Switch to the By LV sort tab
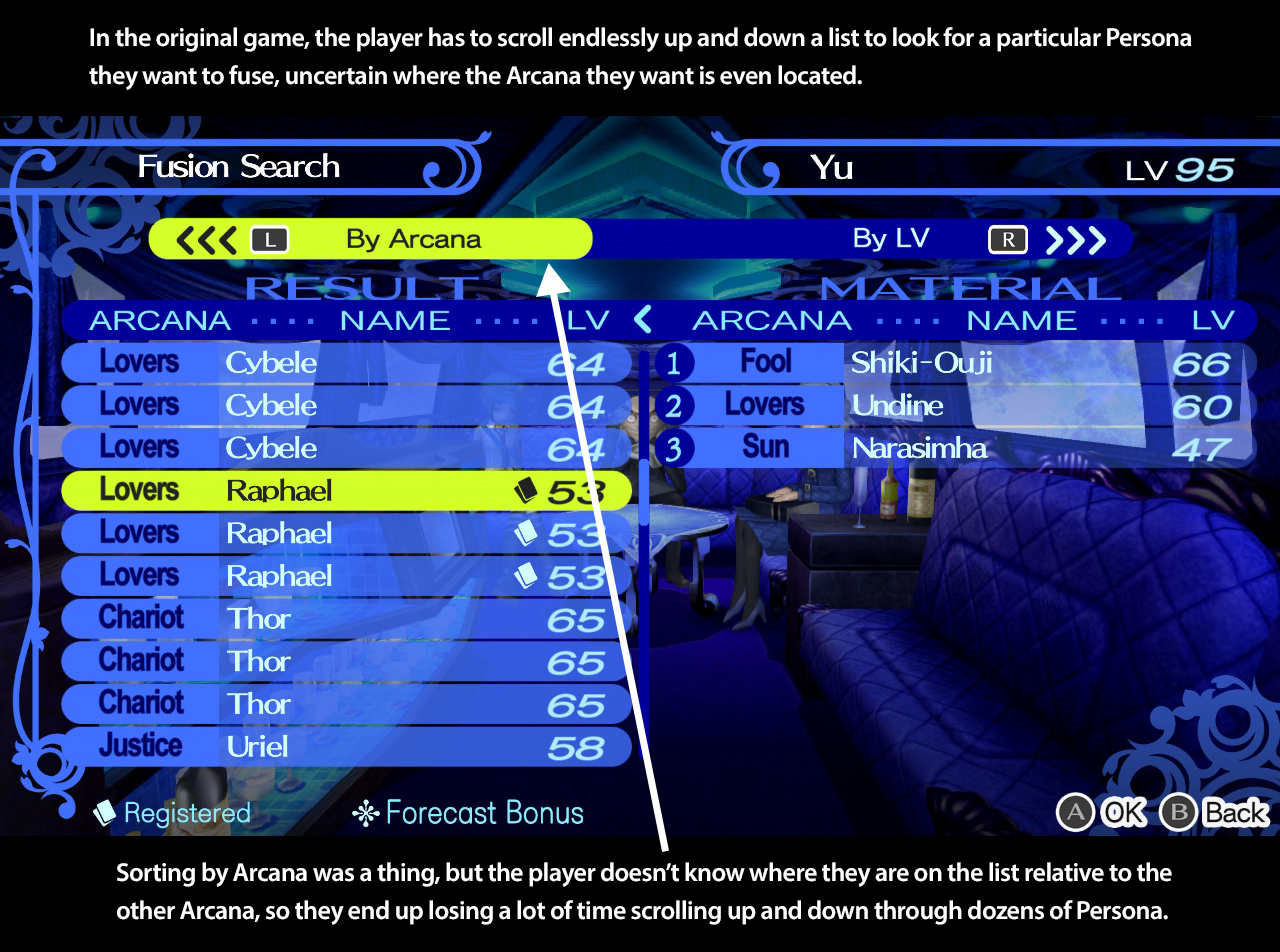 pyautogui.click(x=890, y=240)
